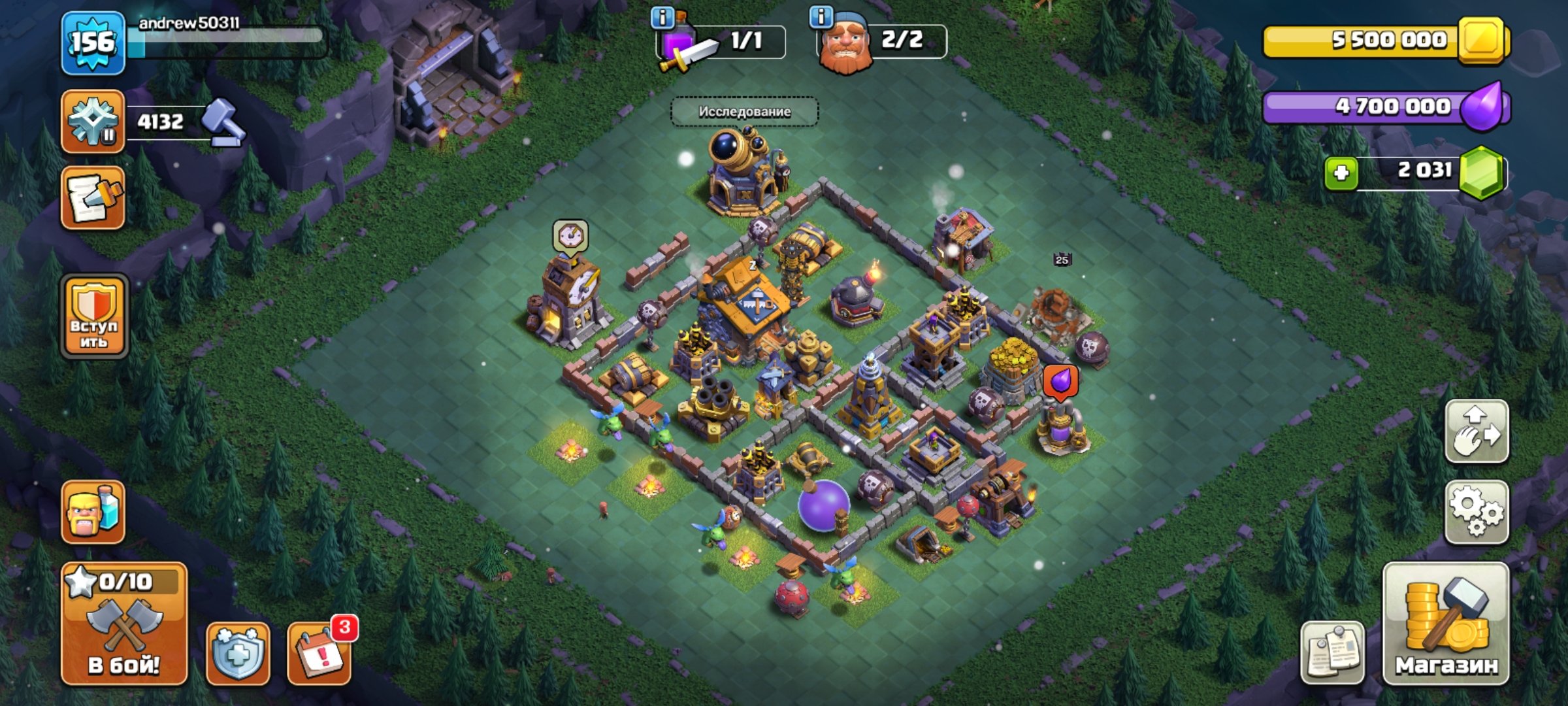
Task: Open the gear settings menu
Action: (x=1477, y=513)
